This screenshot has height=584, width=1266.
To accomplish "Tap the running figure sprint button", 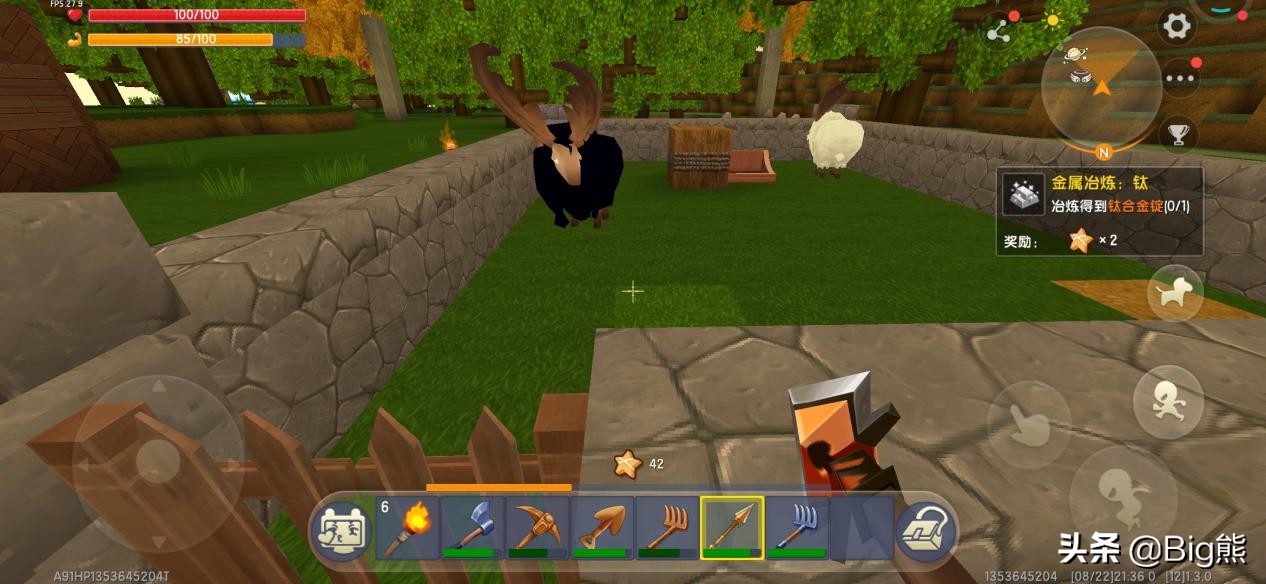I will (1167, 402).
